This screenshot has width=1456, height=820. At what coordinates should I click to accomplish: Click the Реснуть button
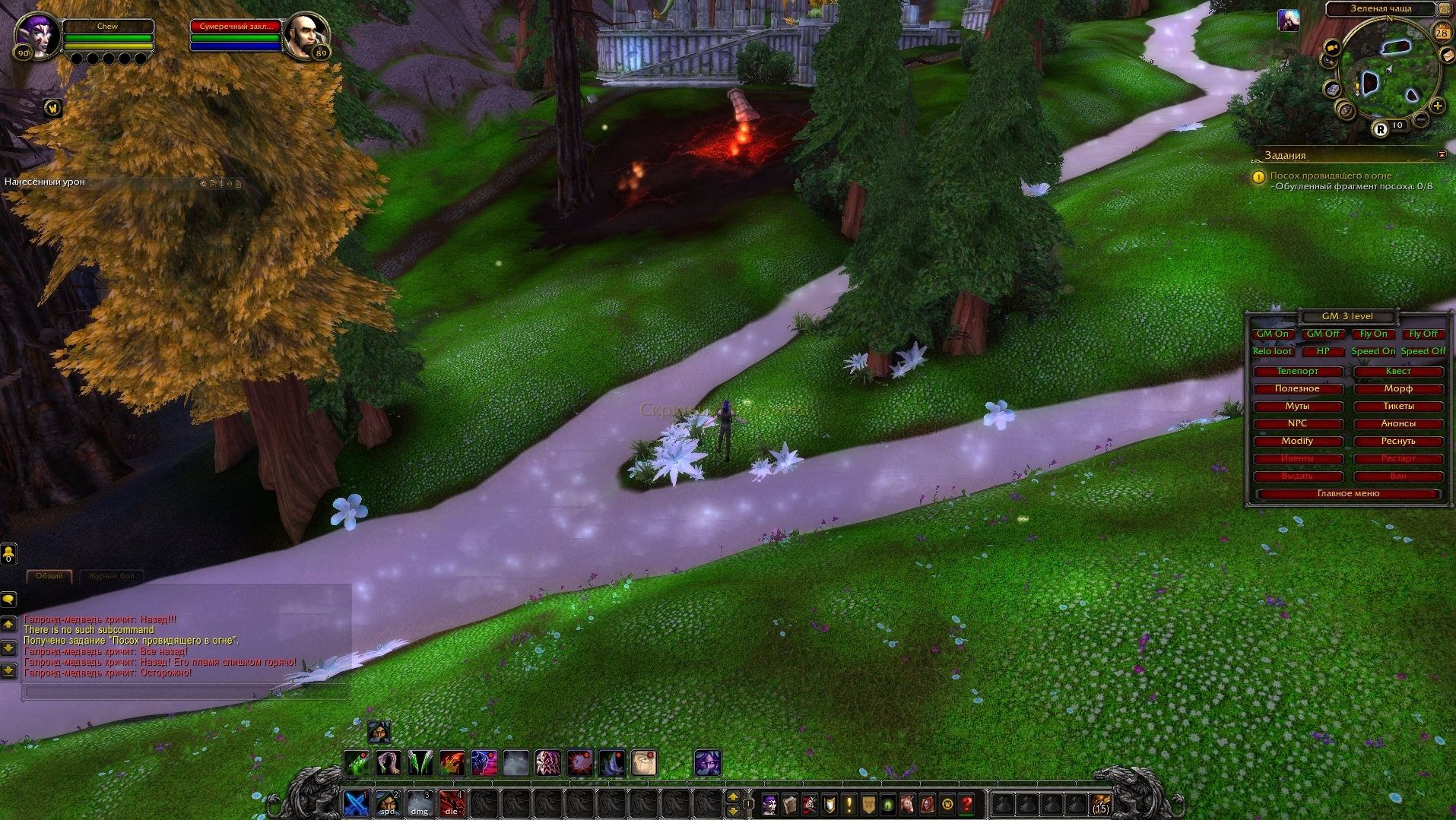pos(1398,441)
